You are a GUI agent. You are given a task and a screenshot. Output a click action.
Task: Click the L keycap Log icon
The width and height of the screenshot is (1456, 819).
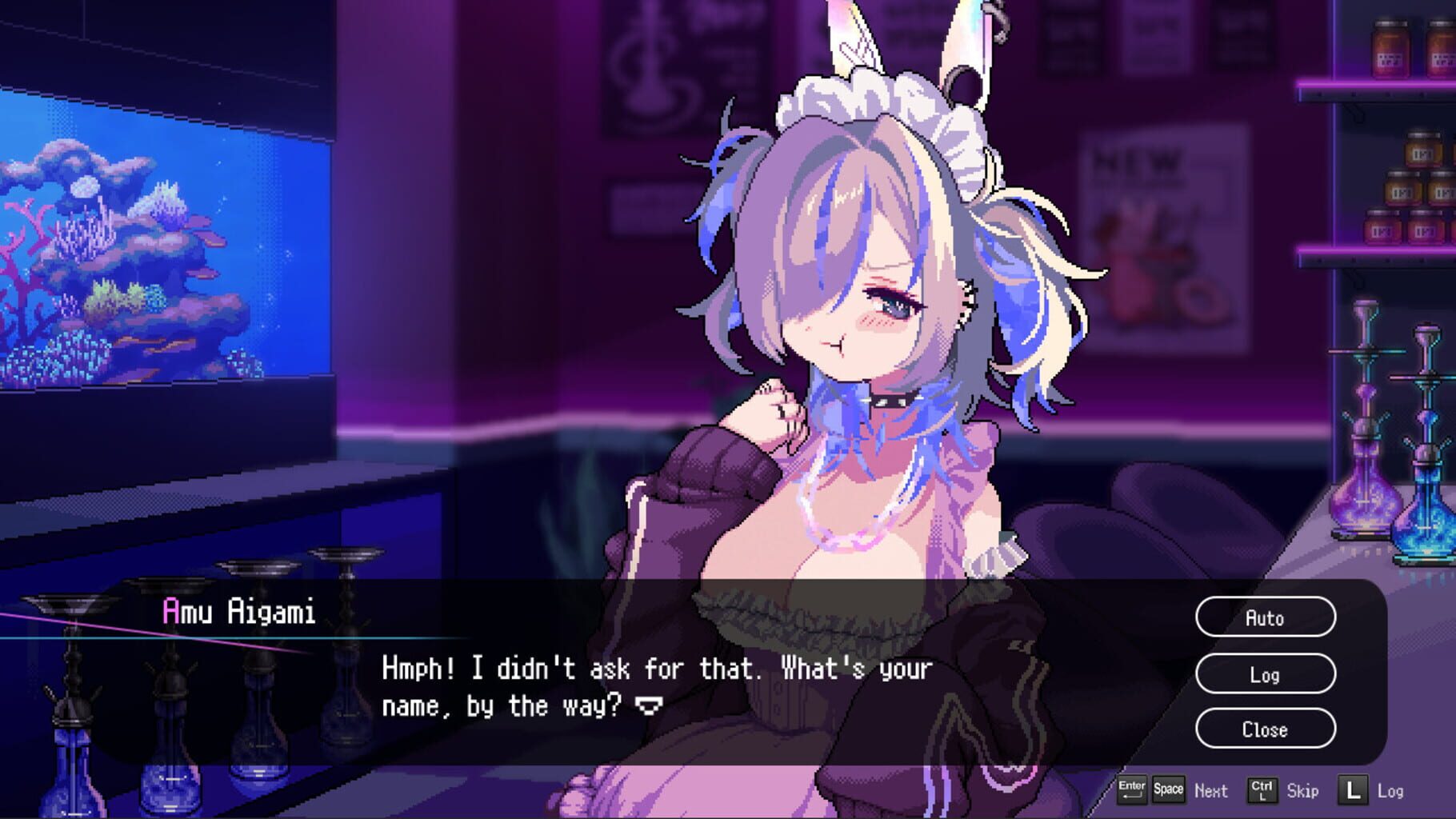tap(1354, 790)
